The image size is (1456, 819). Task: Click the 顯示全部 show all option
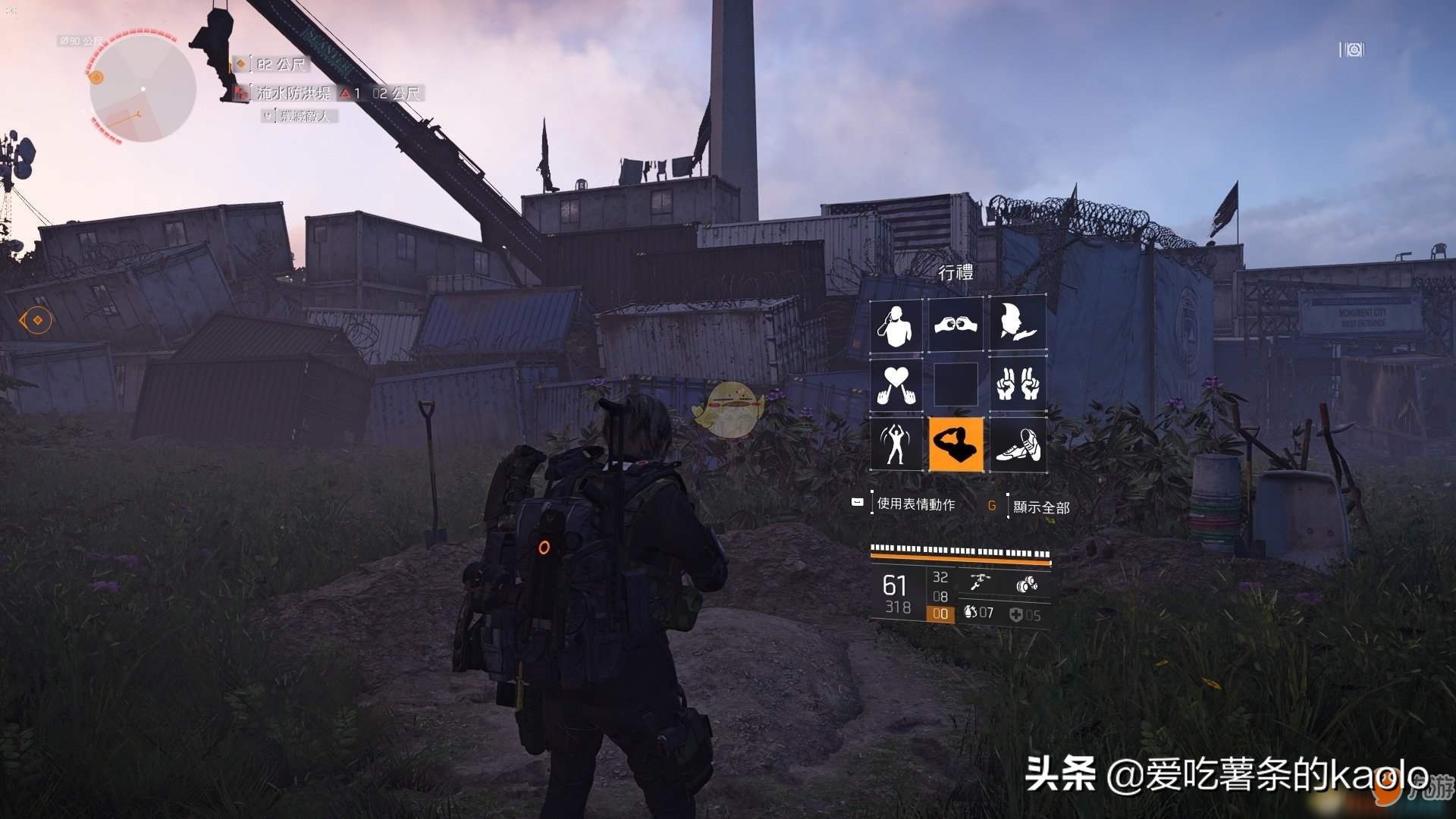coord(1040,507)
